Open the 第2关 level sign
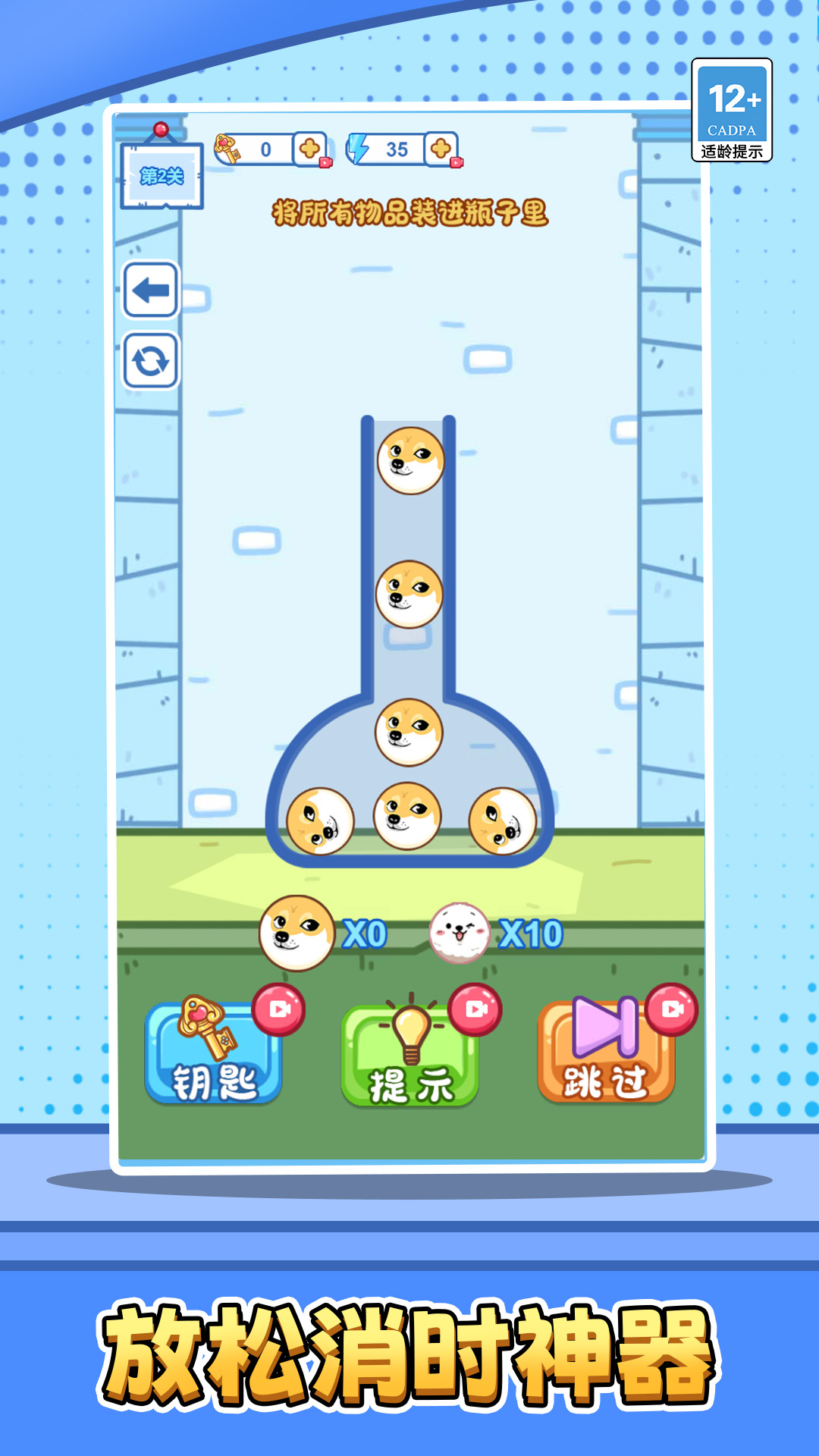The width and height of the screenshot is (819, 1456). click(162, 177)
